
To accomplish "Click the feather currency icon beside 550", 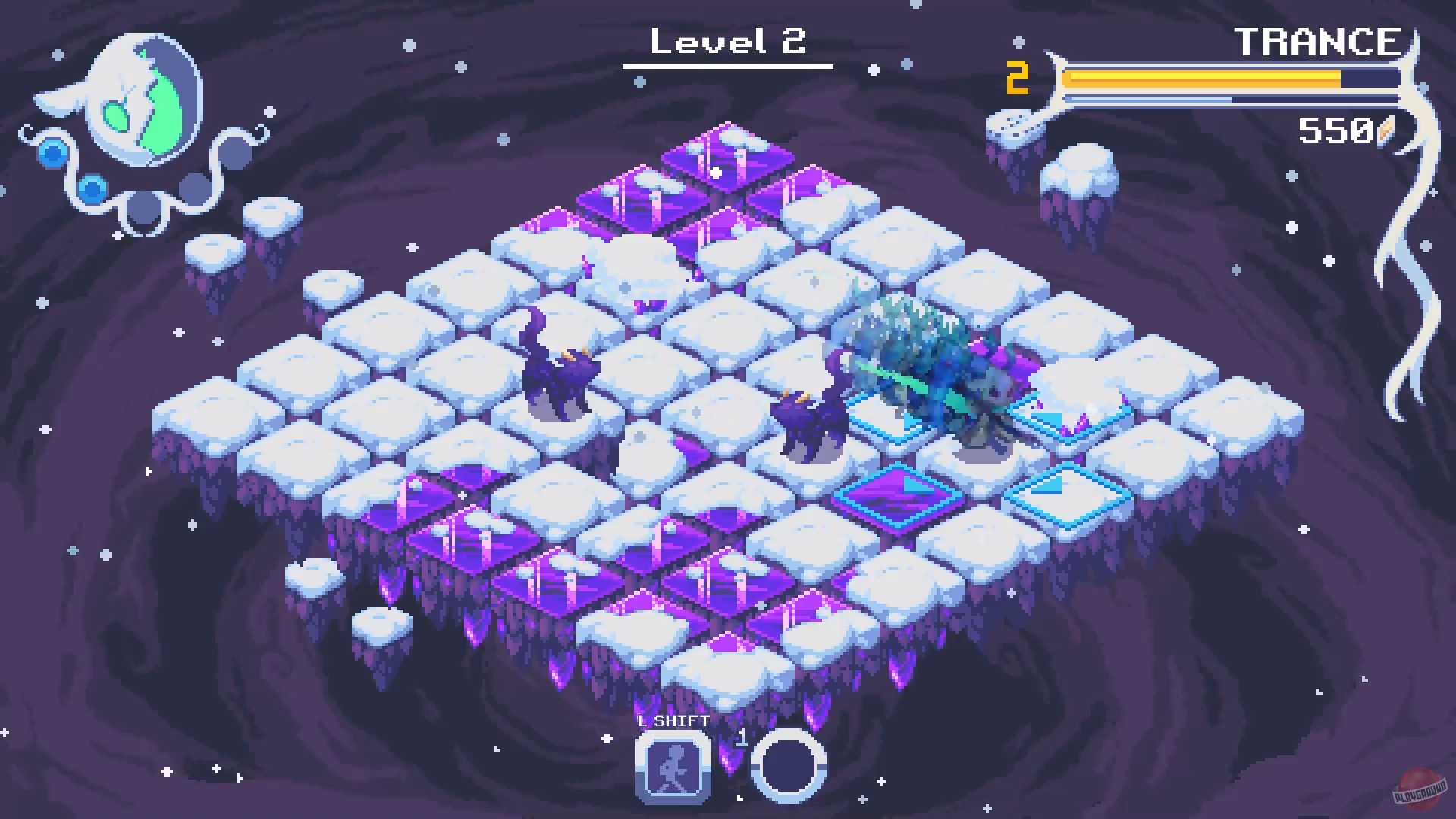I will tap(1385, 130).
